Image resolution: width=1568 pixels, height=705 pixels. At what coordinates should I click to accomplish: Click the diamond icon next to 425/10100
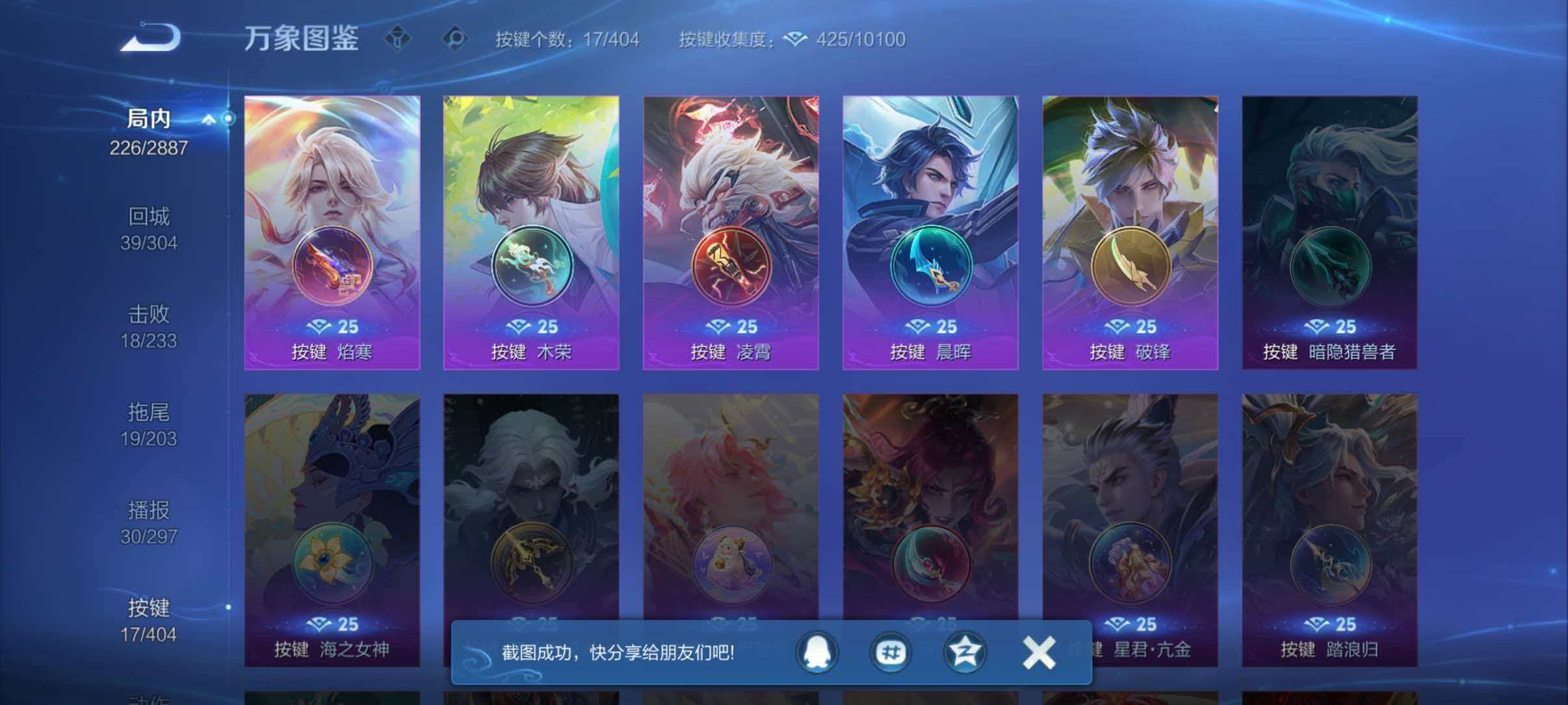[794, 39]
